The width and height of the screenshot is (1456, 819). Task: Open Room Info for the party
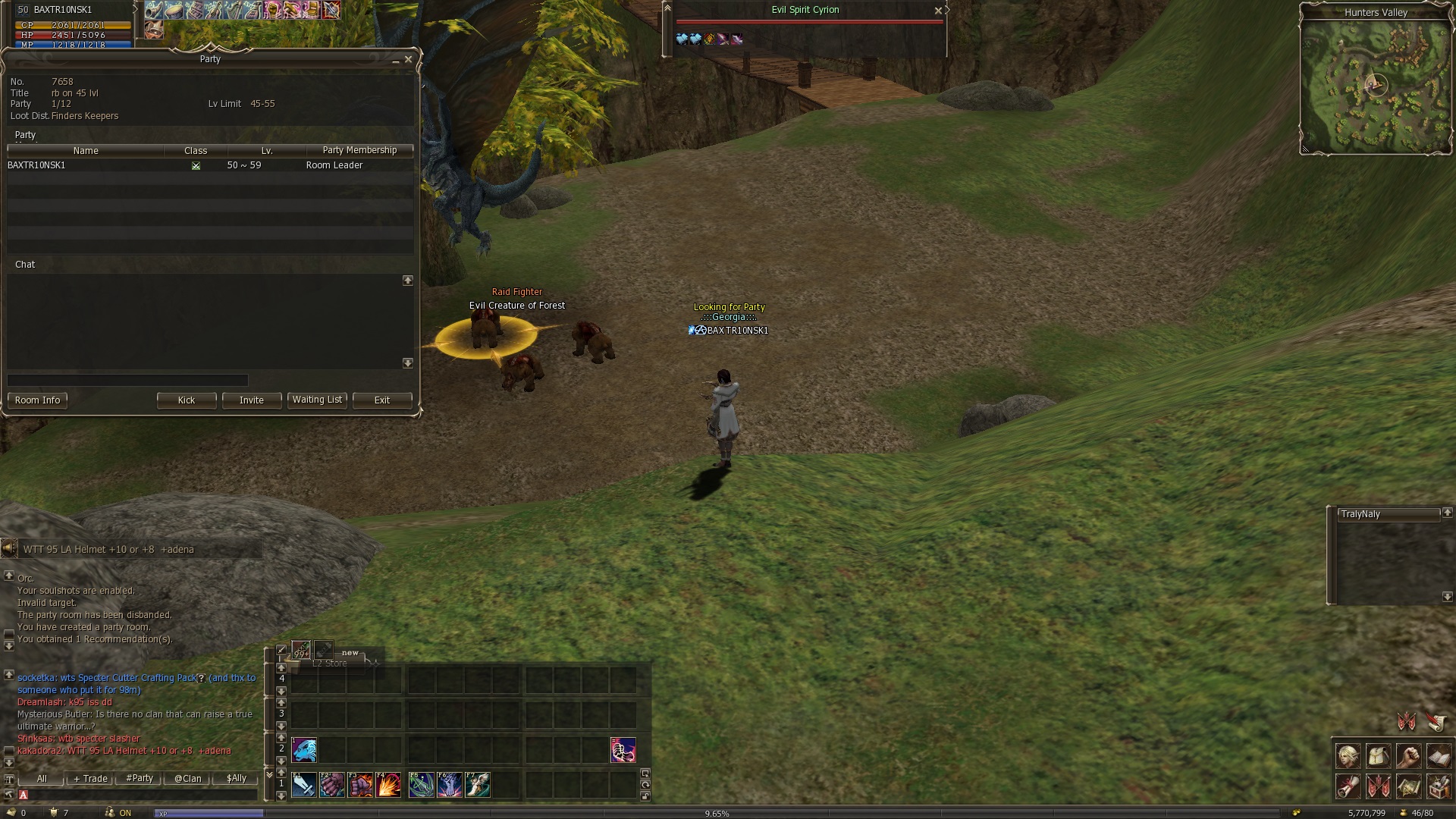[x=37, y=400]
